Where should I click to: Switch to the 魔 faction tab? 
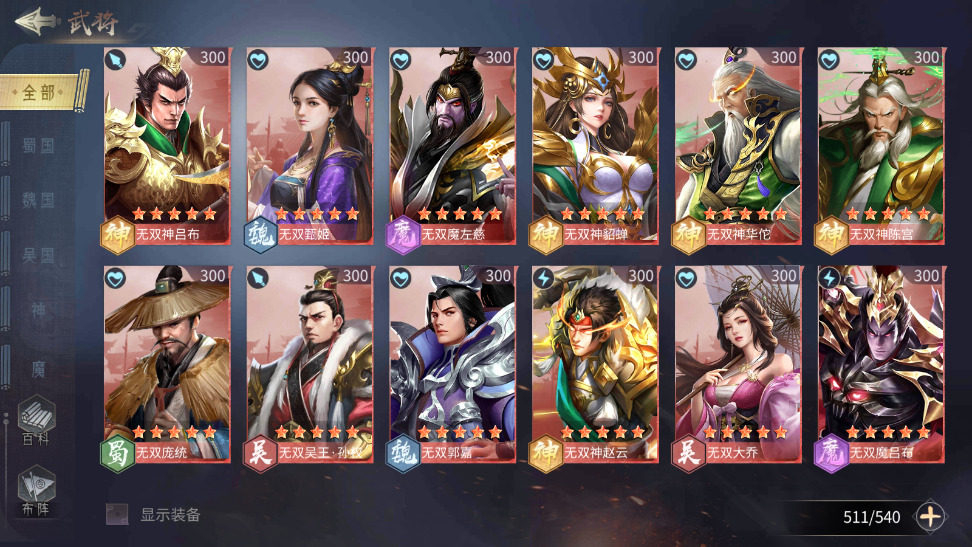[38, 369]
